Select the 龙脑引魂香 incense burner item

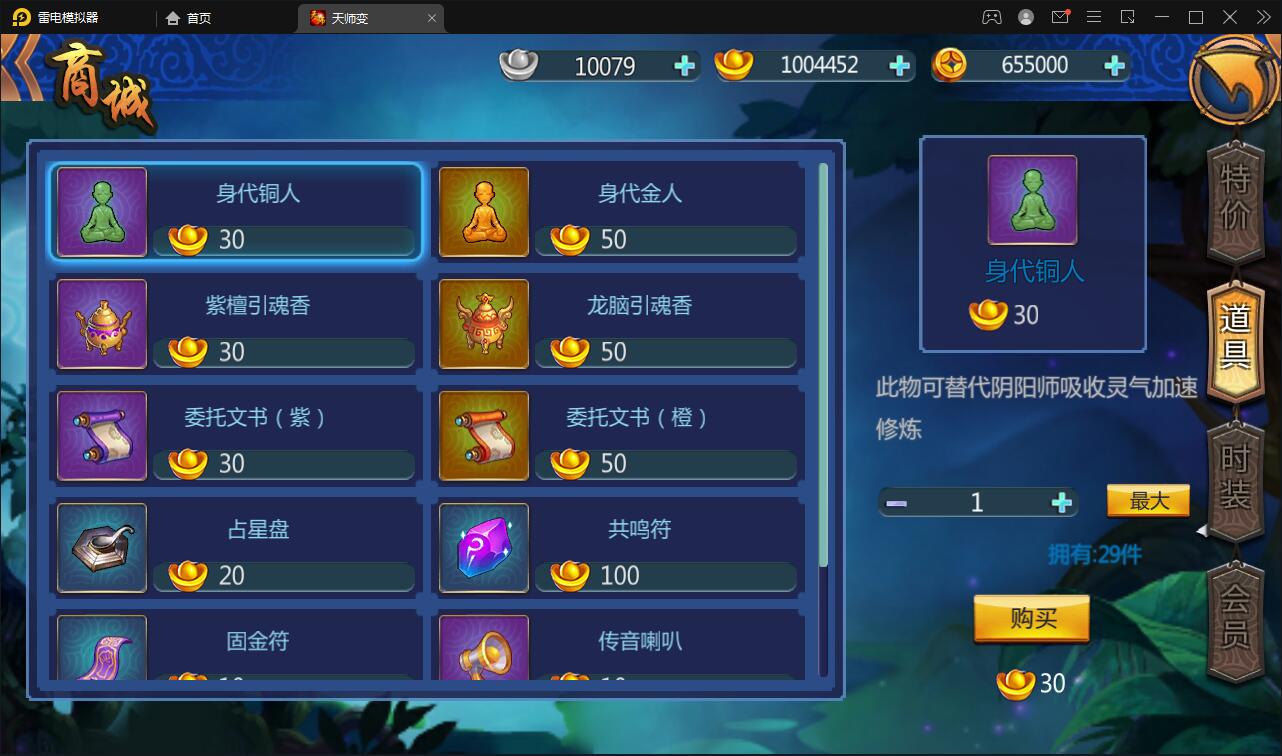pos(483,324)
